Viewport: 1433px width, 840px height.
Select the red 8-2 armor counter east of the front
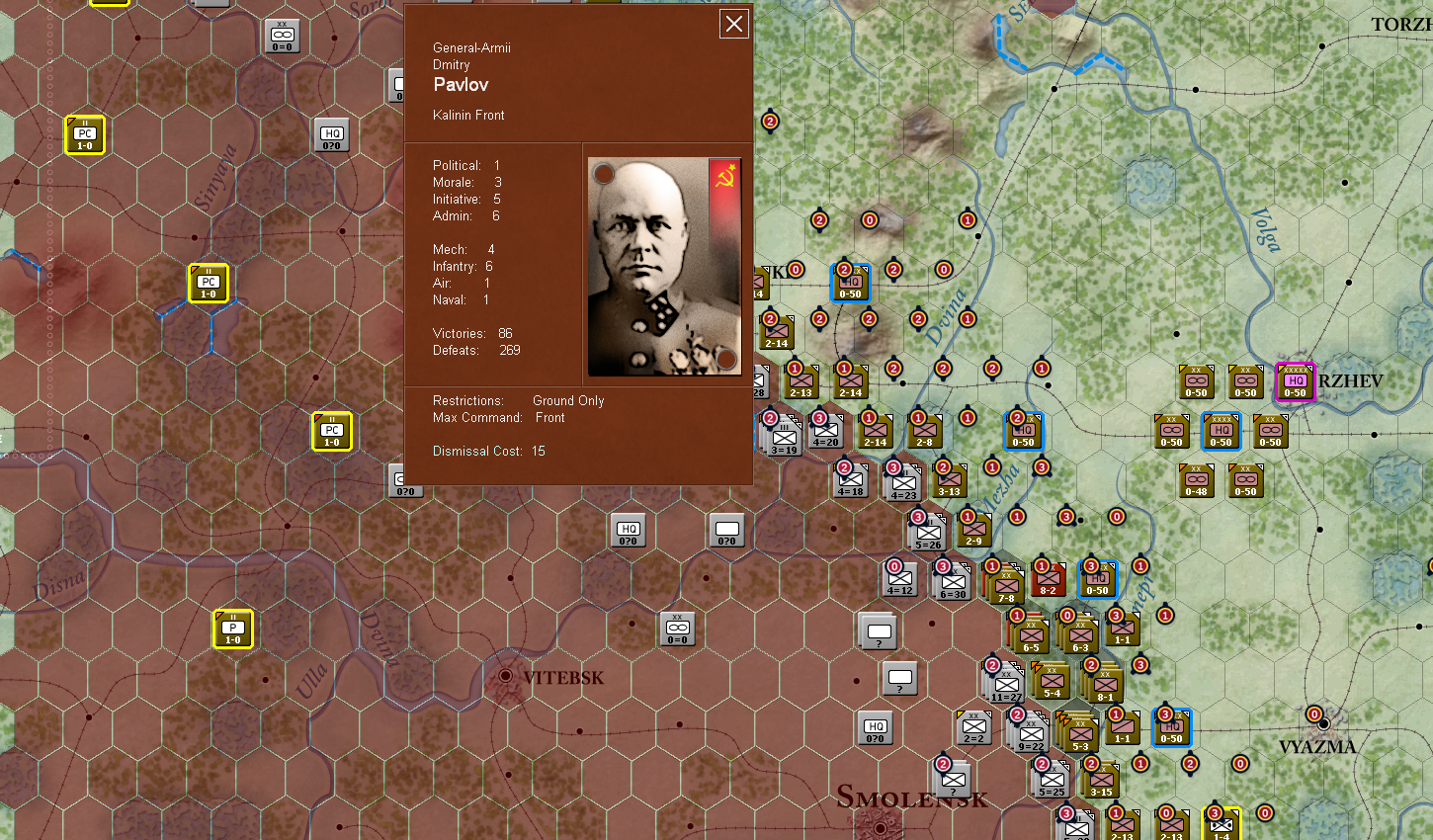point(1049,578)
